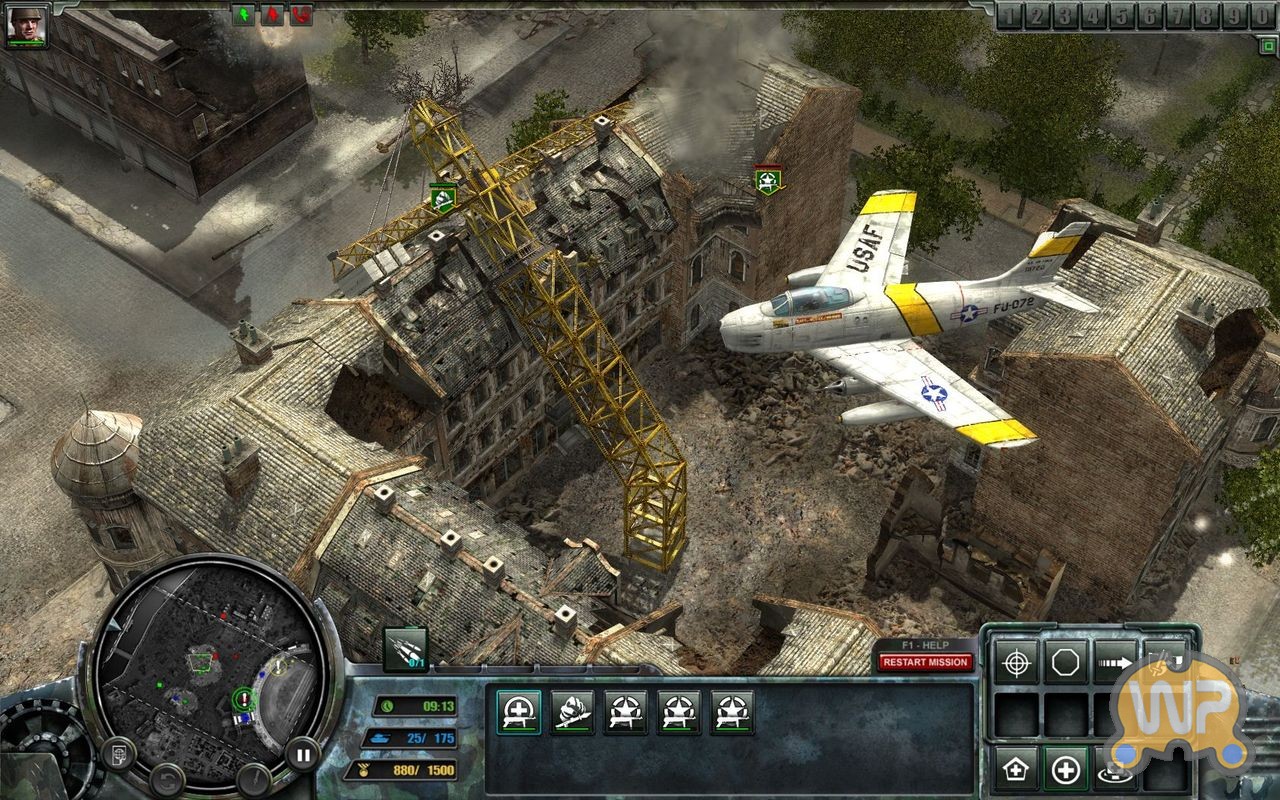Choose the dashed-arrow move command

tap(1115, 662)
